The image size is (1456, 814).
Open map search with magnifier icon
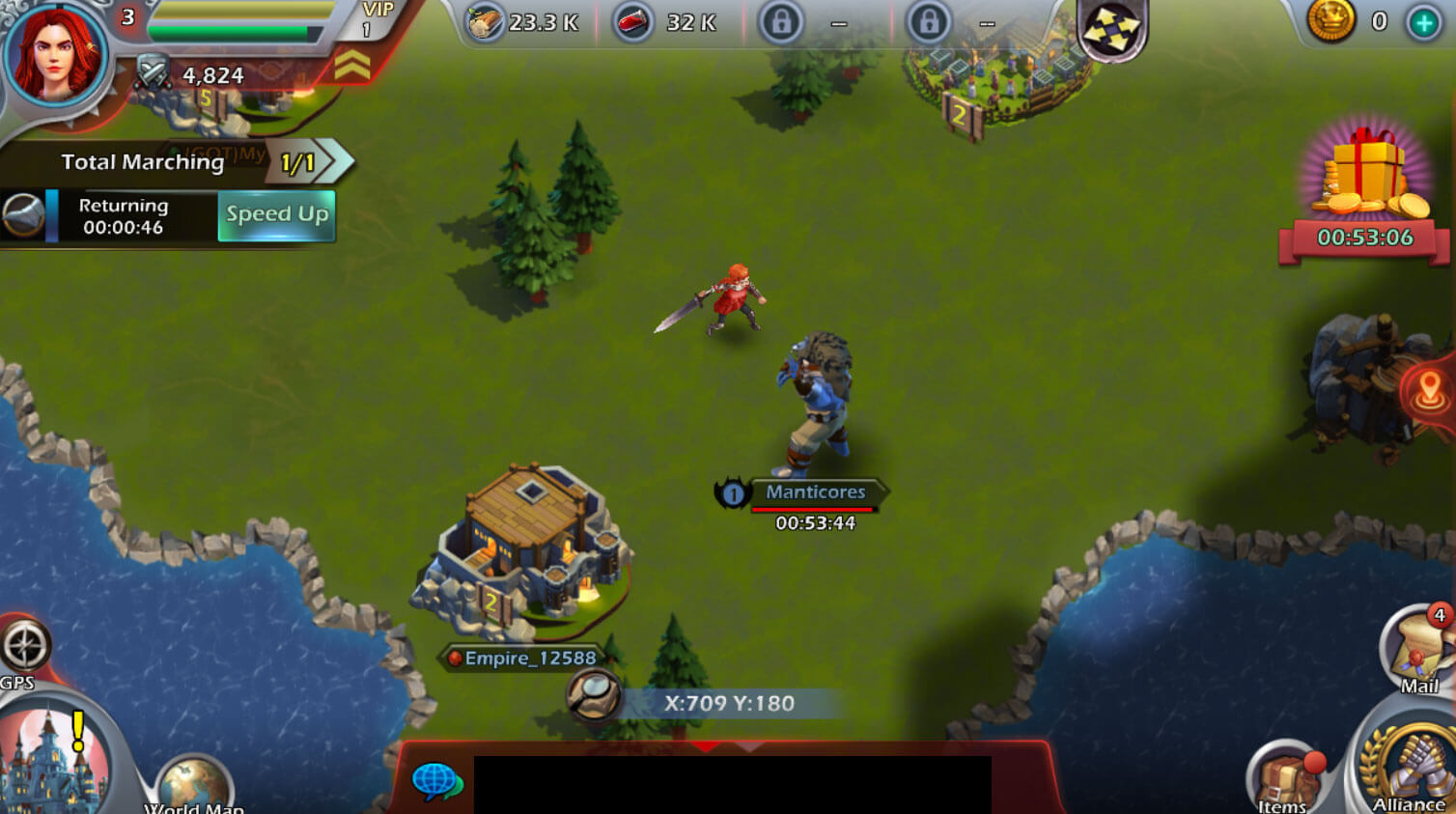[x=592, y=692]
